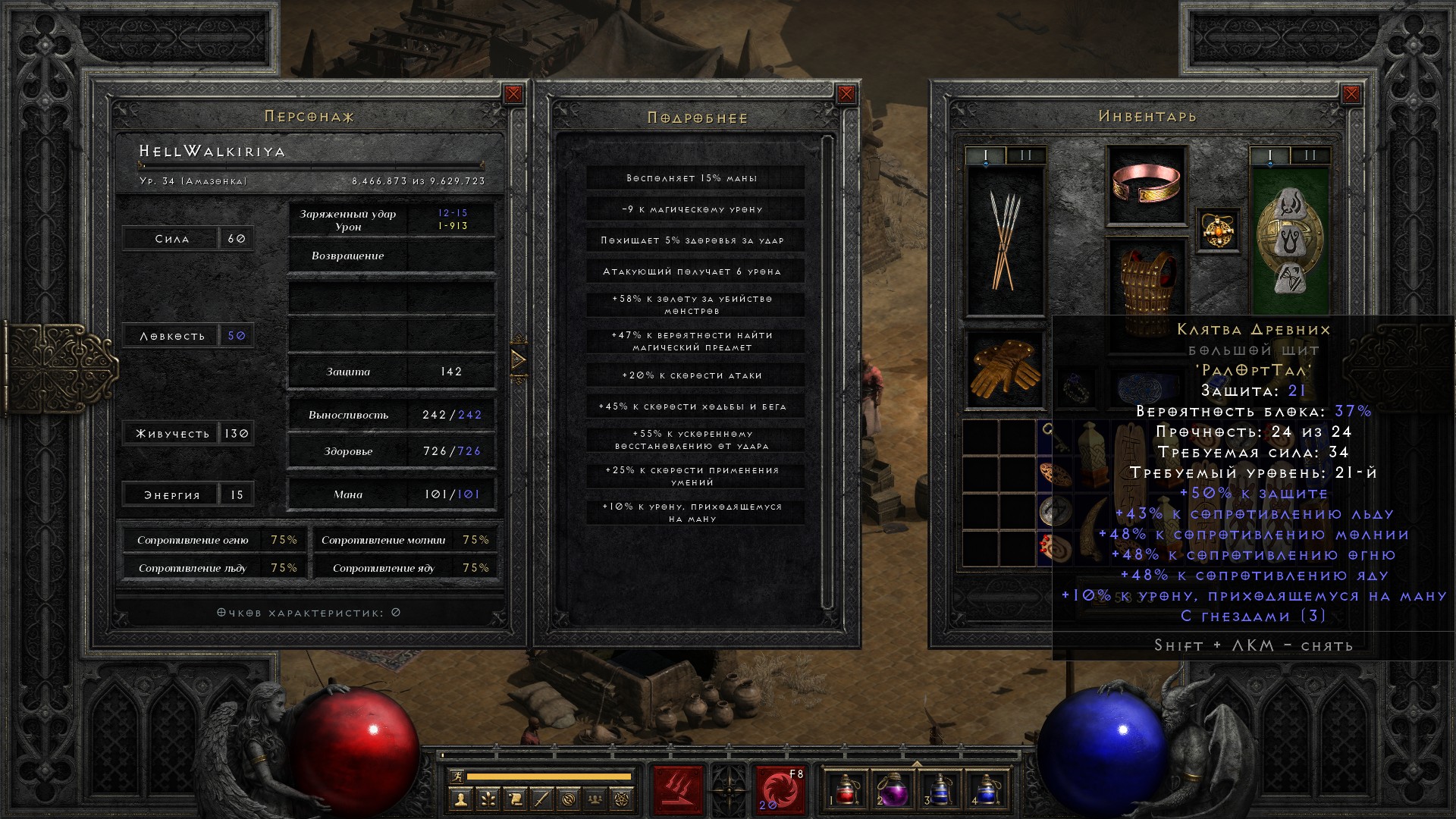Select the left-click lightning javelin skill
Viewport: 1456px width, 819px height.
click(x=678, y=789)
